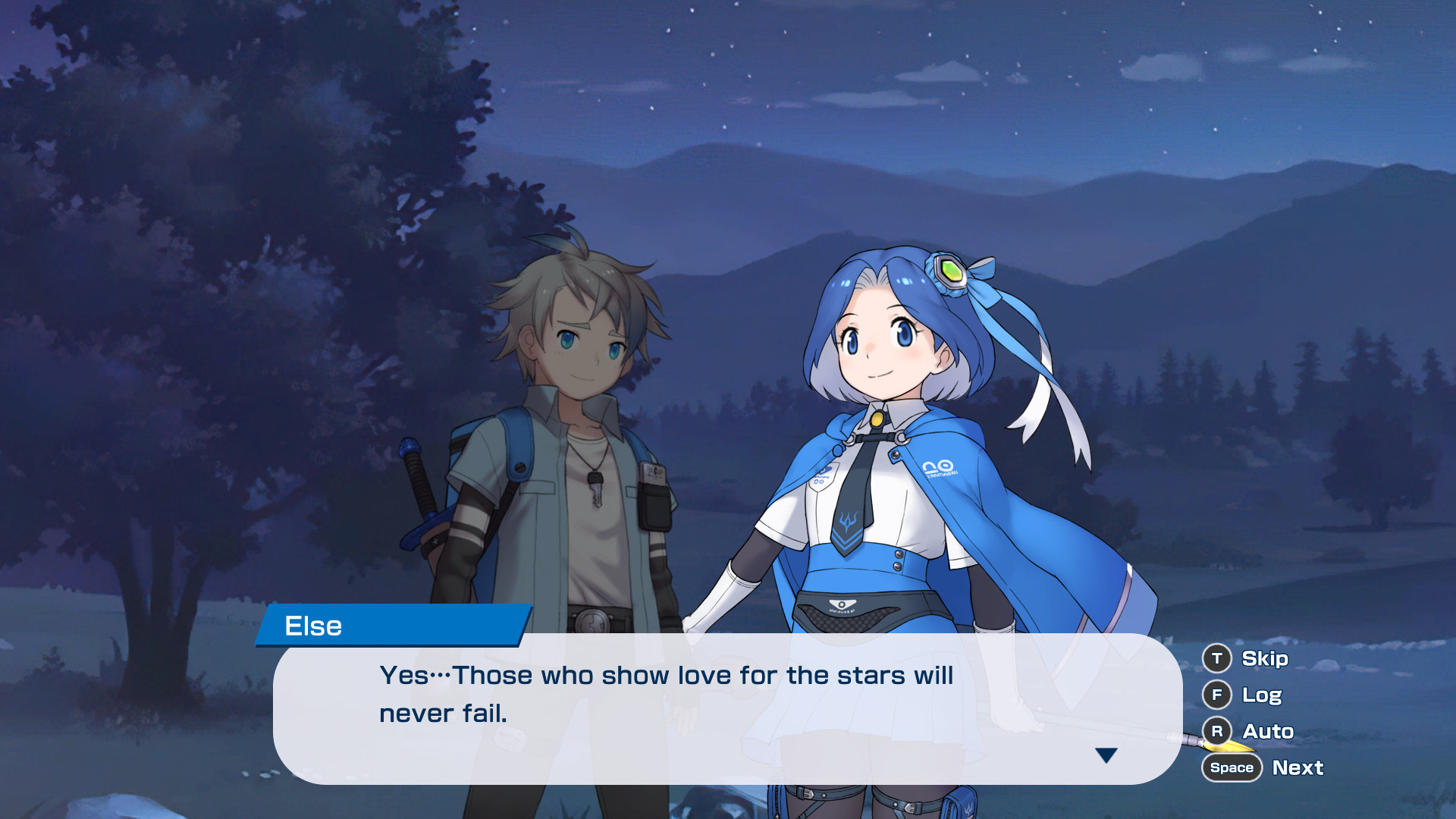1456x819 pixels.
Task: Open the Log backlog
Action: (1261, 695)
